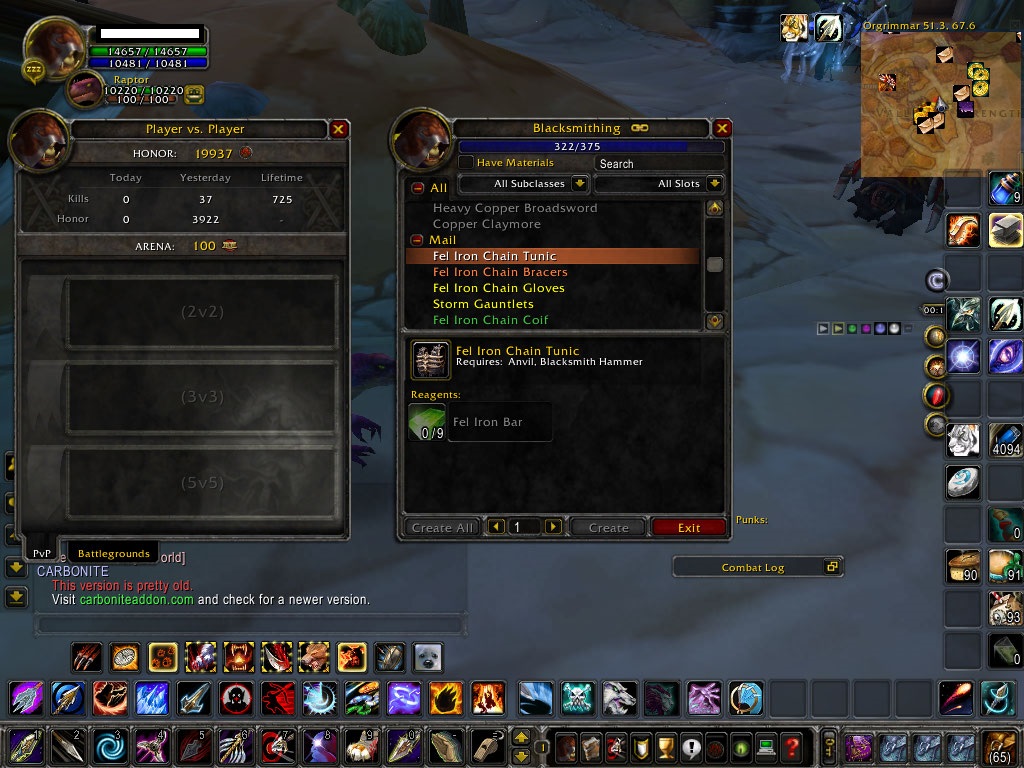Open the 2v2 arena team slot
The height and width of the screenshot is (768, 1024).
point(201,312)
